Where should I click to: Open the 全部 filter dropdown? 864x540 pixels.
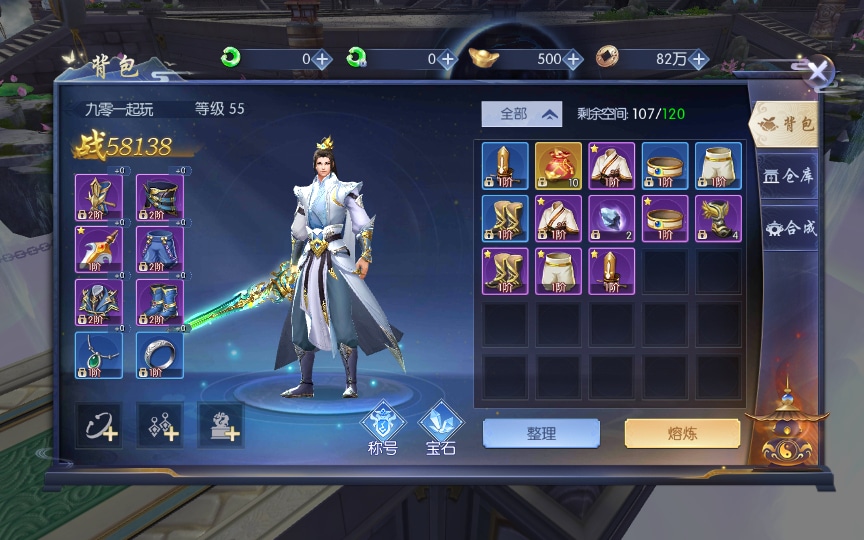[521, 114]
